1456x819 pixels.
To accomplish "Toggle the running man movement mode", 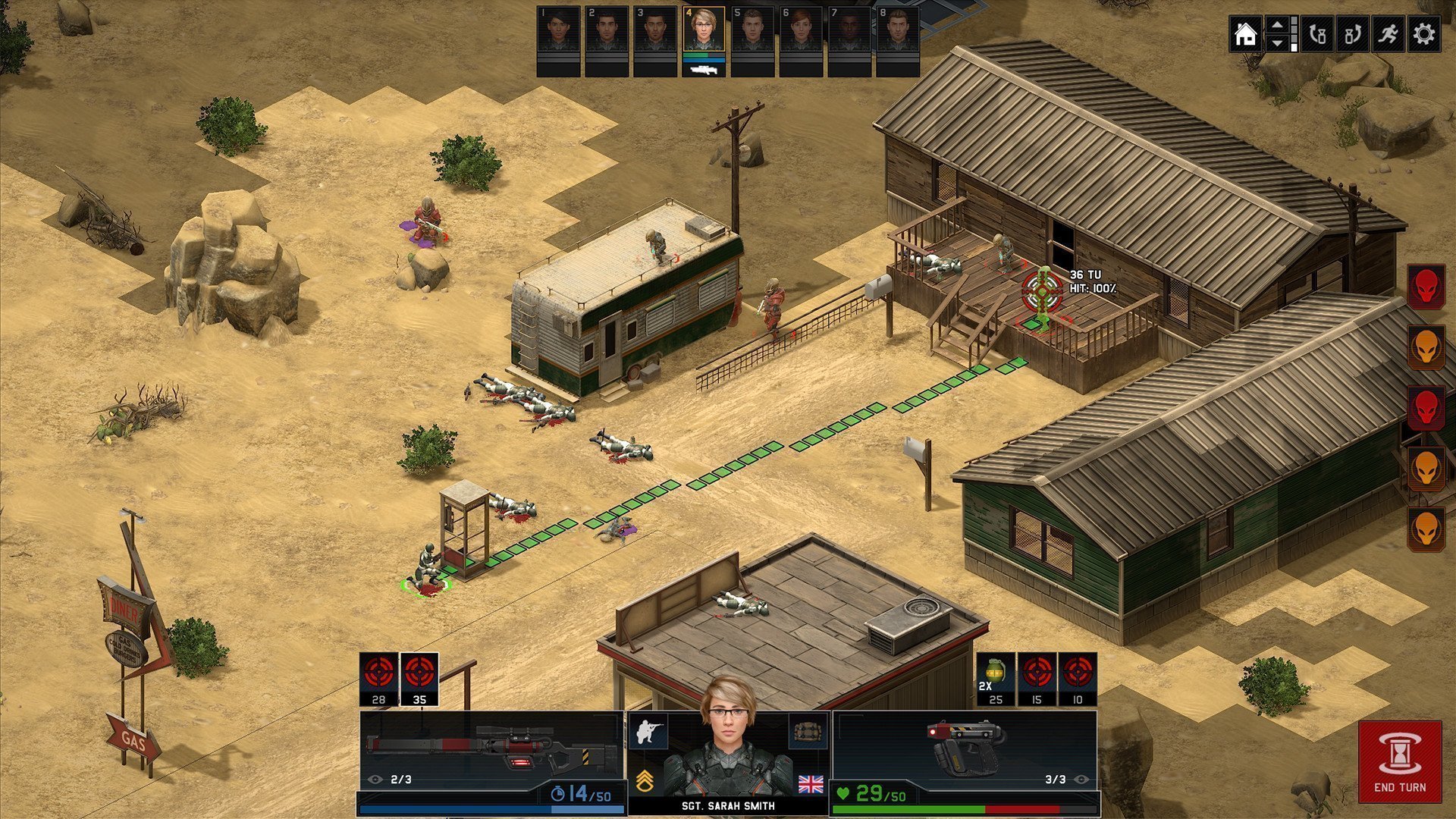I will (1389, 35).
